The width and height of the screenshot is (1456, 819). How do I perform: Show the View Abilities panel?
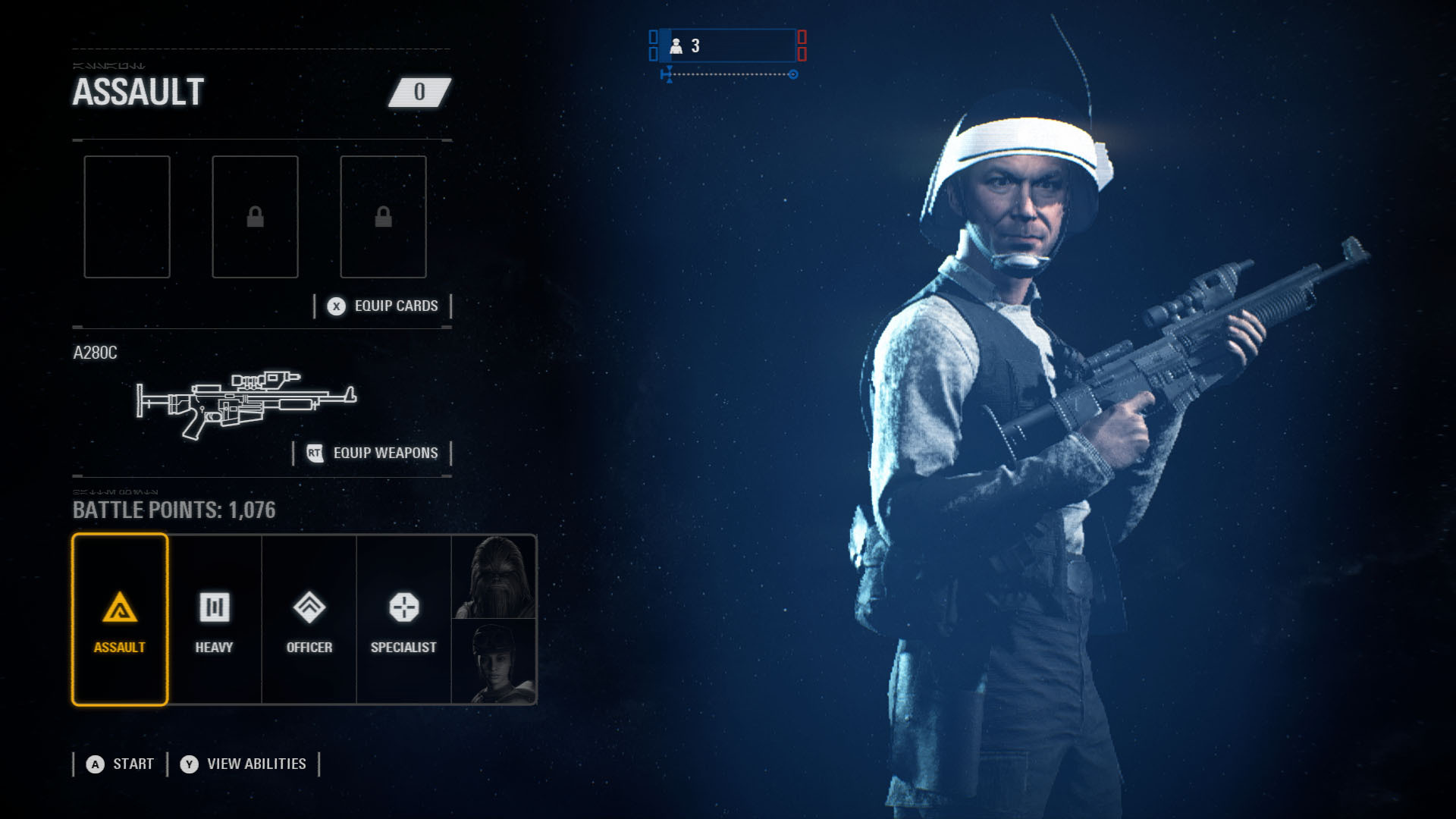[243, 764]
